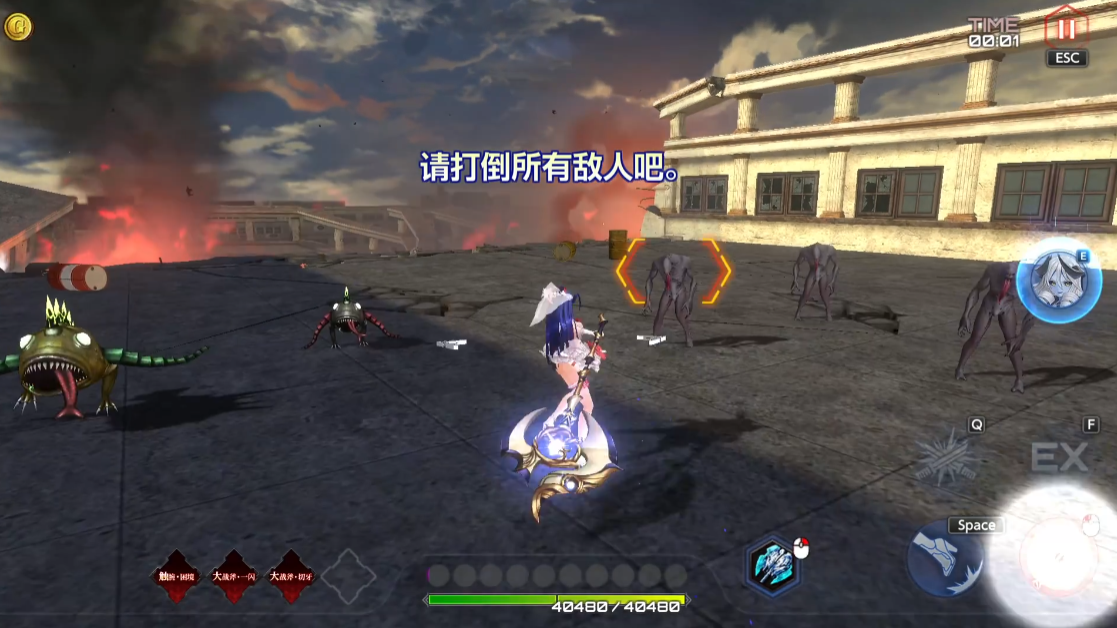
Task: Activate the crossed swords burst skill
Action: 949,458
